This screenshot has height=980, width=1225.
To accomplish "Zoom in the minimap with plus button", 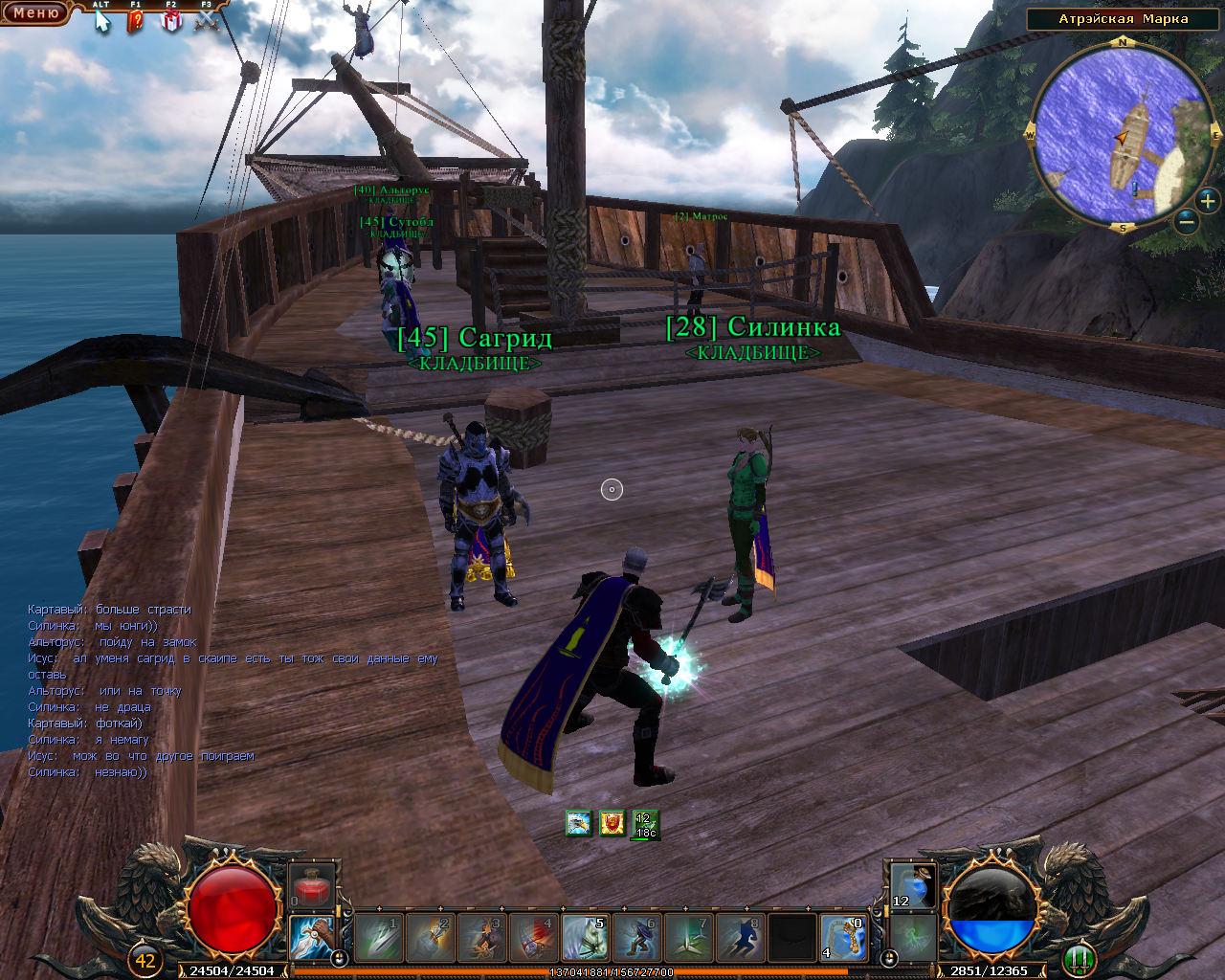I will [x=1208, y=201].
